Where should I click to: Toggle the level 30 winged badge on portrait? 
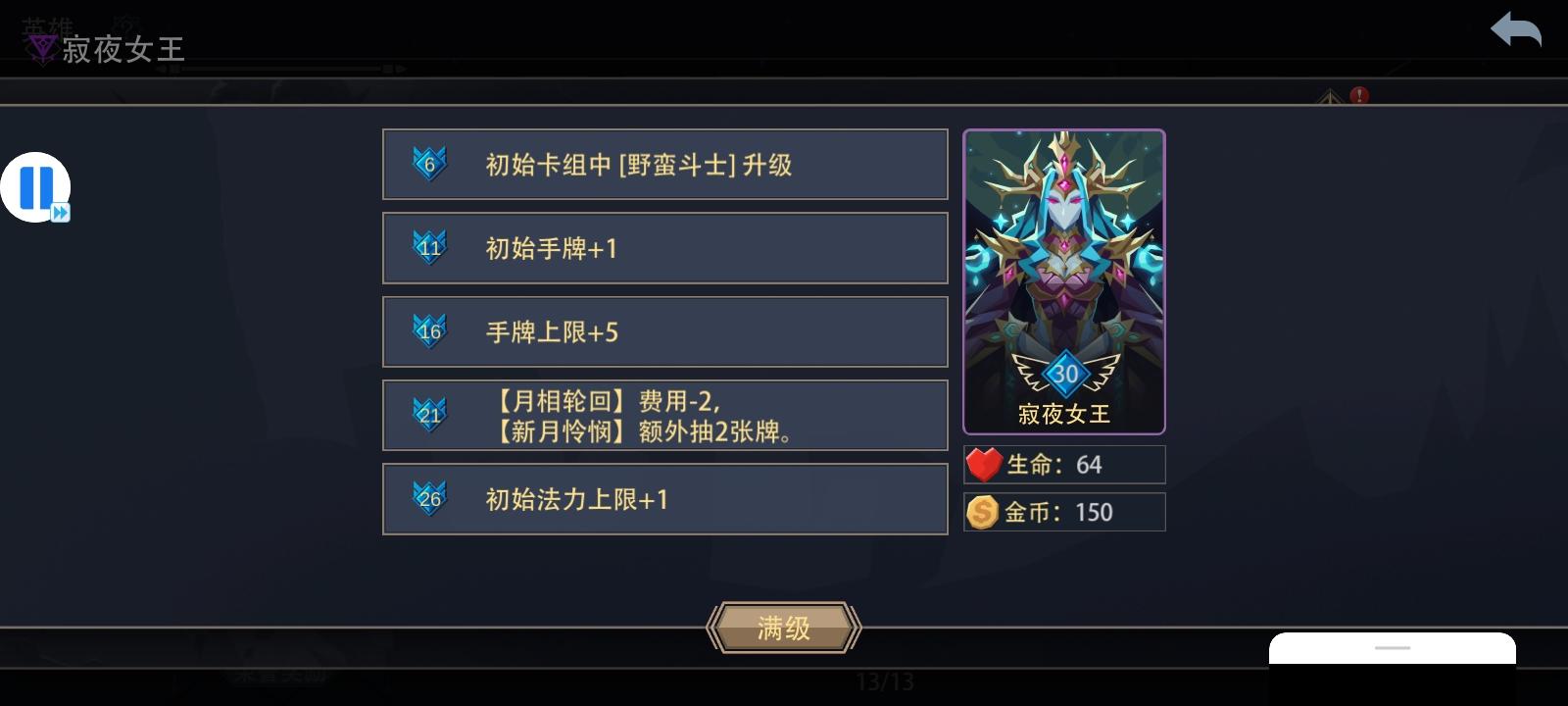click(1064, 374)
